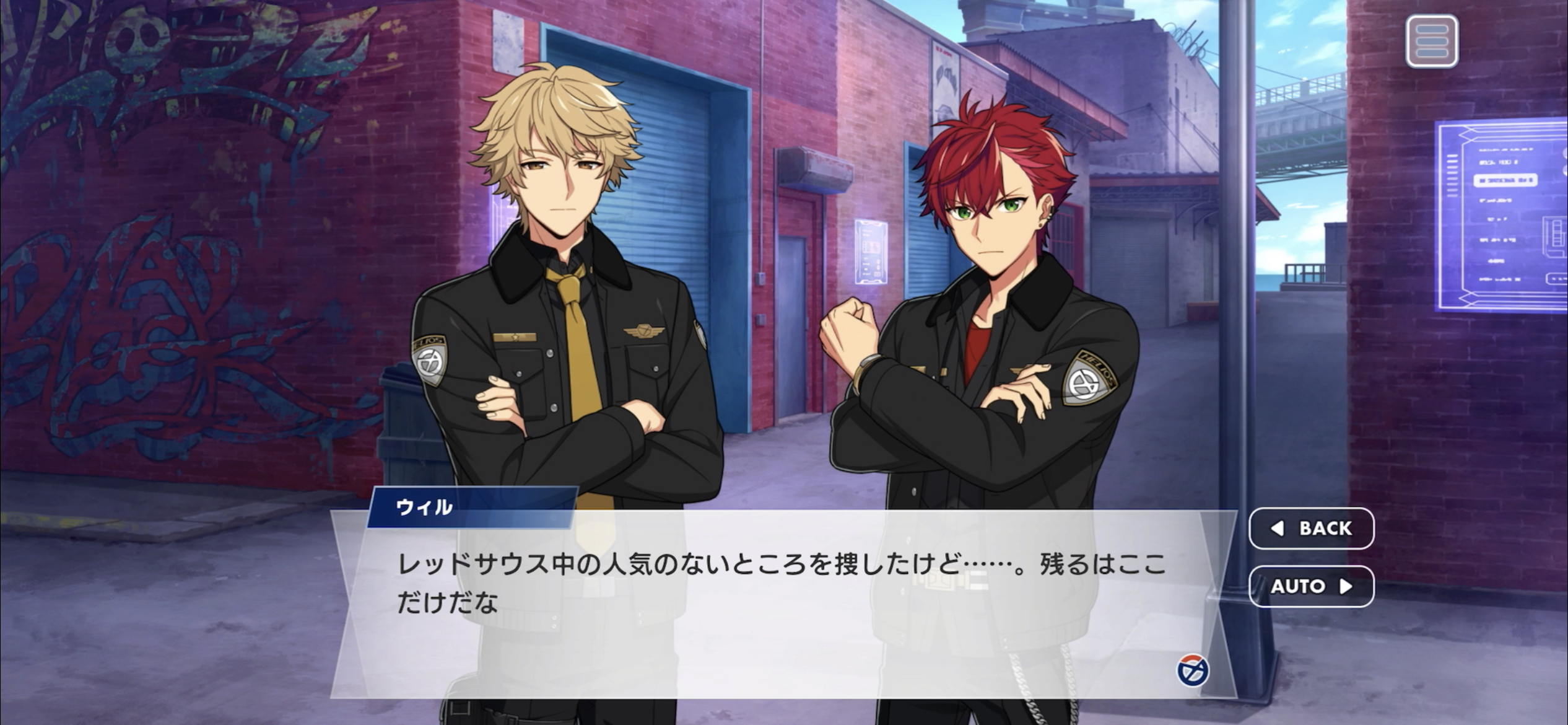Open the hamburger menu in the corner
The image size is (1568, 725).
point(1431,42)
